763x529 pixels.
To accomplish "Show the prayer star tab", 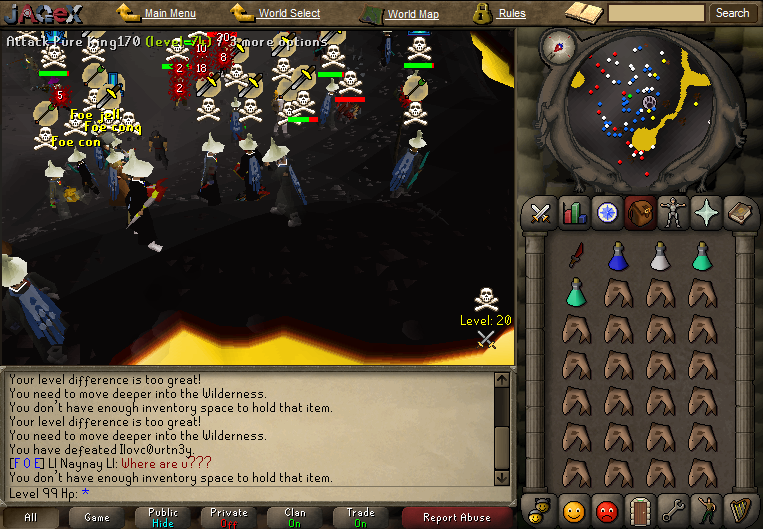I will [706, 212].
